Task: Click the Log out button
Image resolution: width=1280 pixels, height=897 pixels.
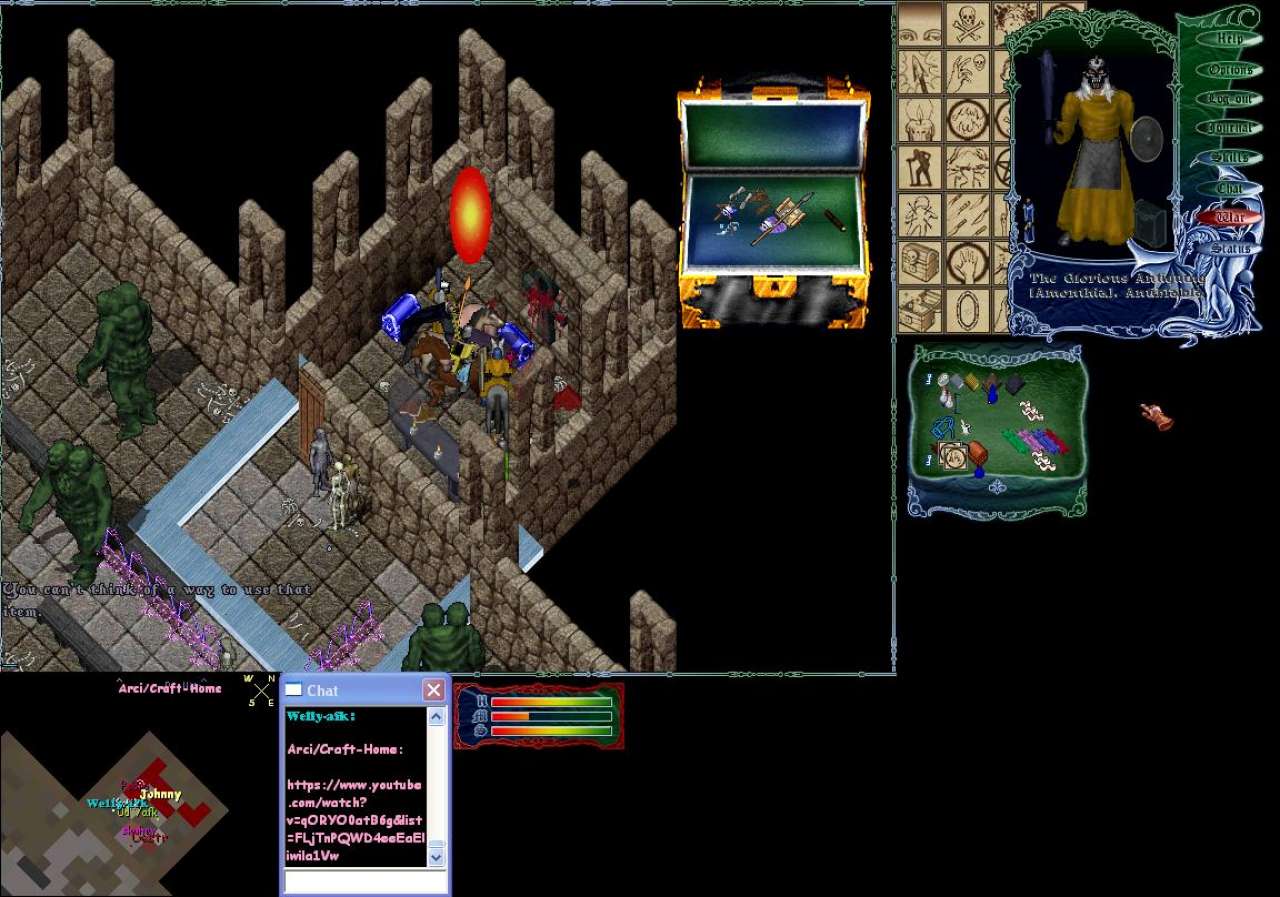Action: [x=1229, y=99]
